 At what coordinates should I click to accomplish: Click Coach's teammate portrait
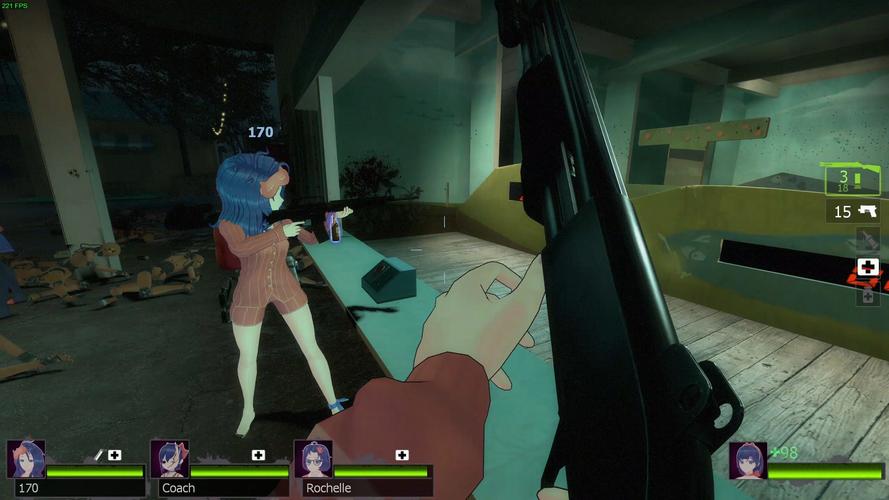point(169,458)
